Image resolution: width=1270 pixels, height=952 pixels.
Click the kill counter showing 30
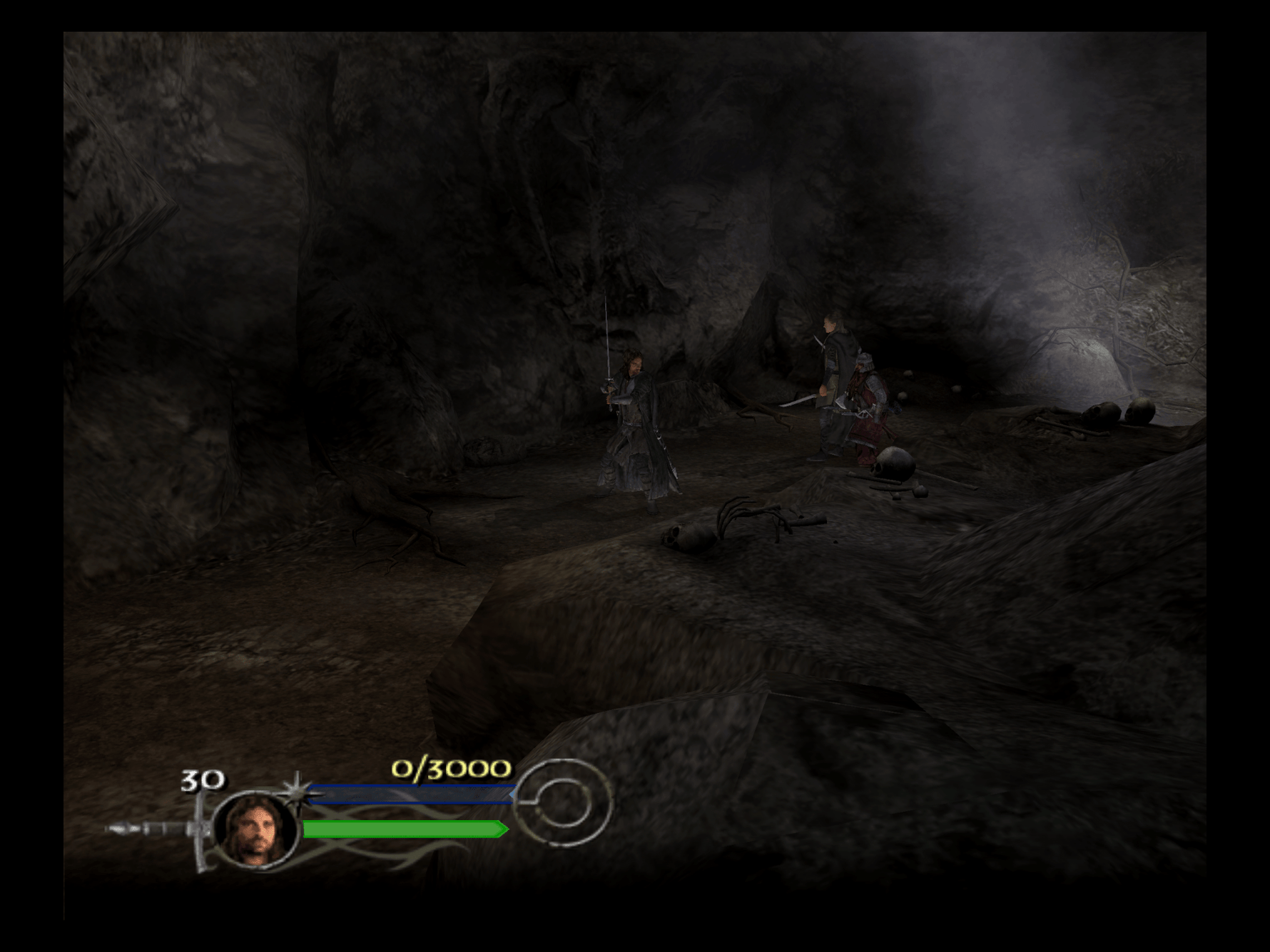tap(202, 779)
